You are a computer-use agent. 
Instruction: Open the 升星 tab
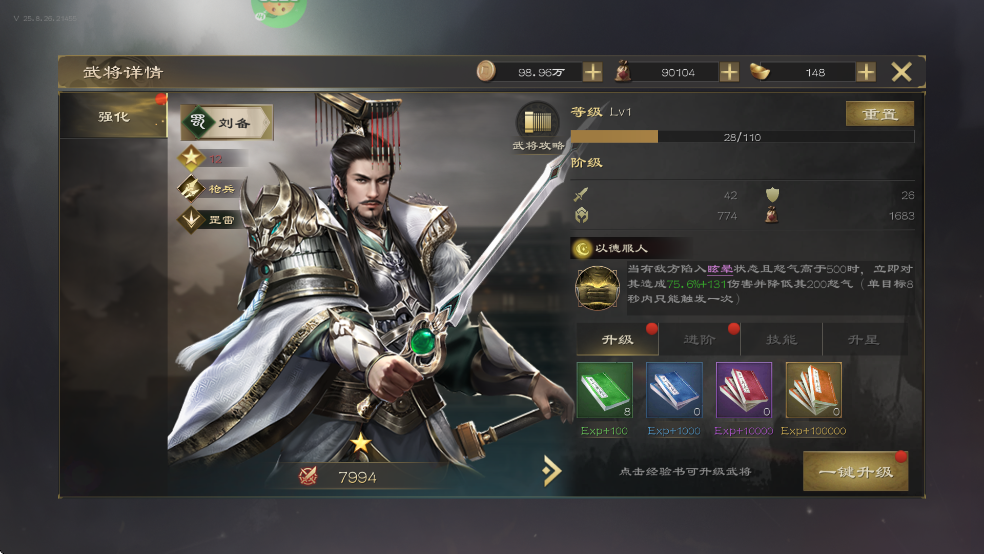click(x=863, y=340)
